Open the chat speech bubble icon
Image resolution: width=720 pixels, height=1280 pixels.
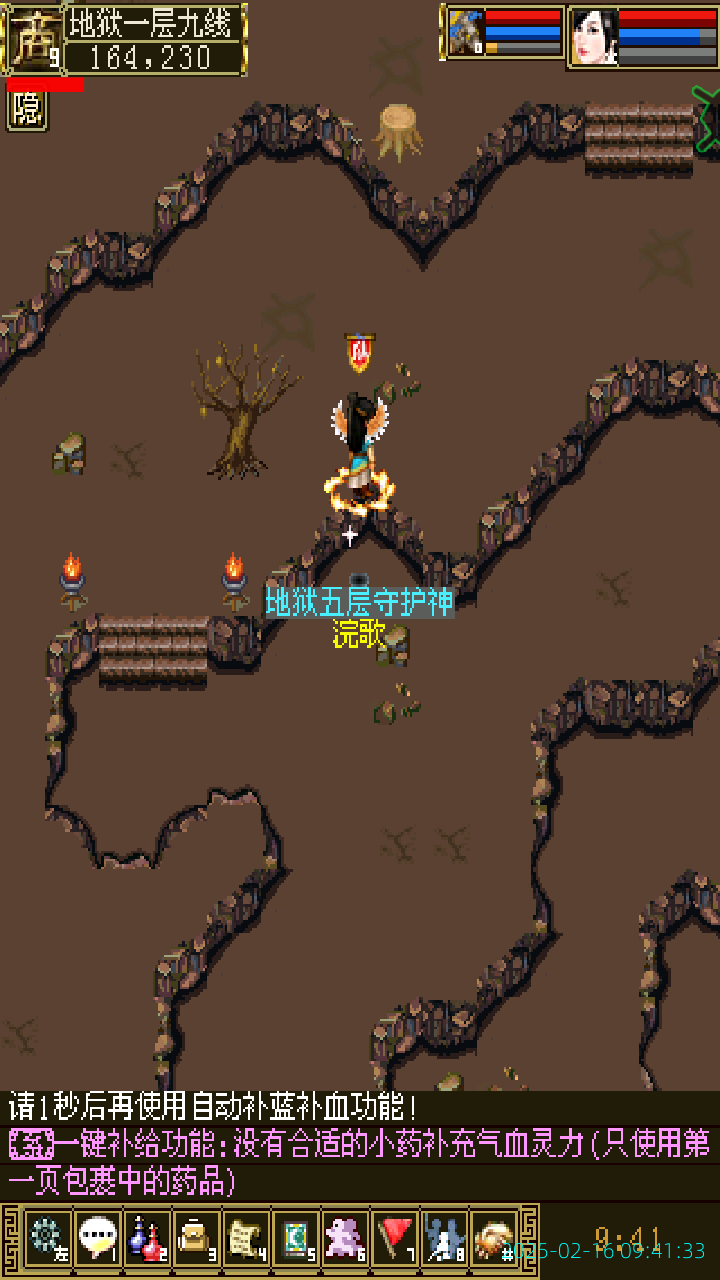pos(97,1238)
